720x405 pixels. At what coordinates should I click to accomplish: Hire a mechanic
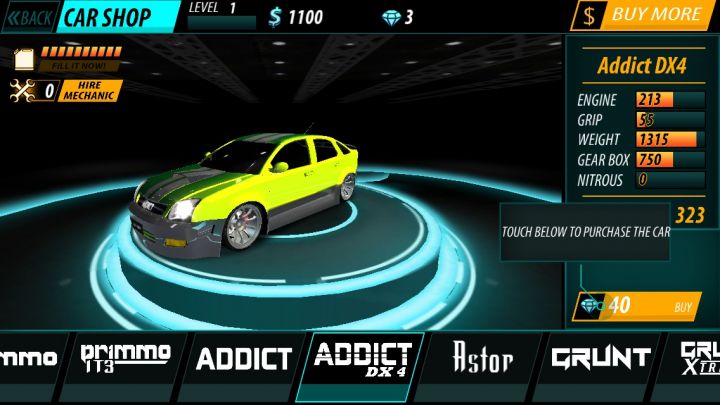pos(91,91)
